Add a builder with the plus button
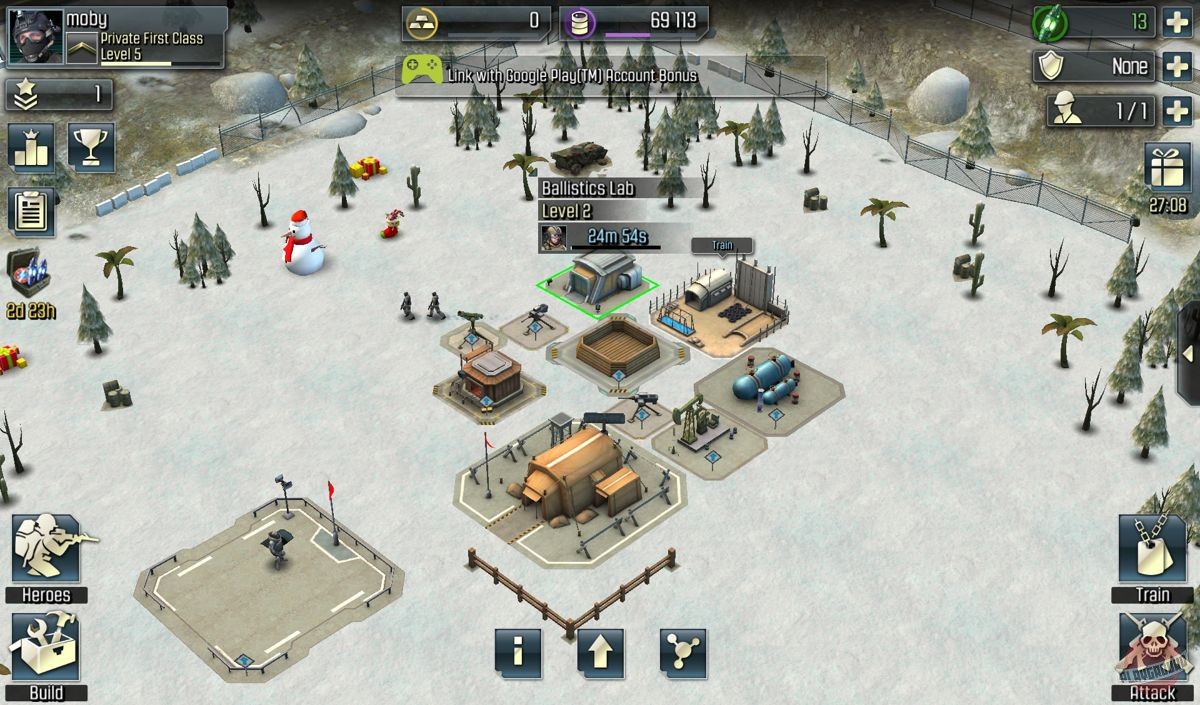The image size is (1200, 705). (x=1177, y=111)
